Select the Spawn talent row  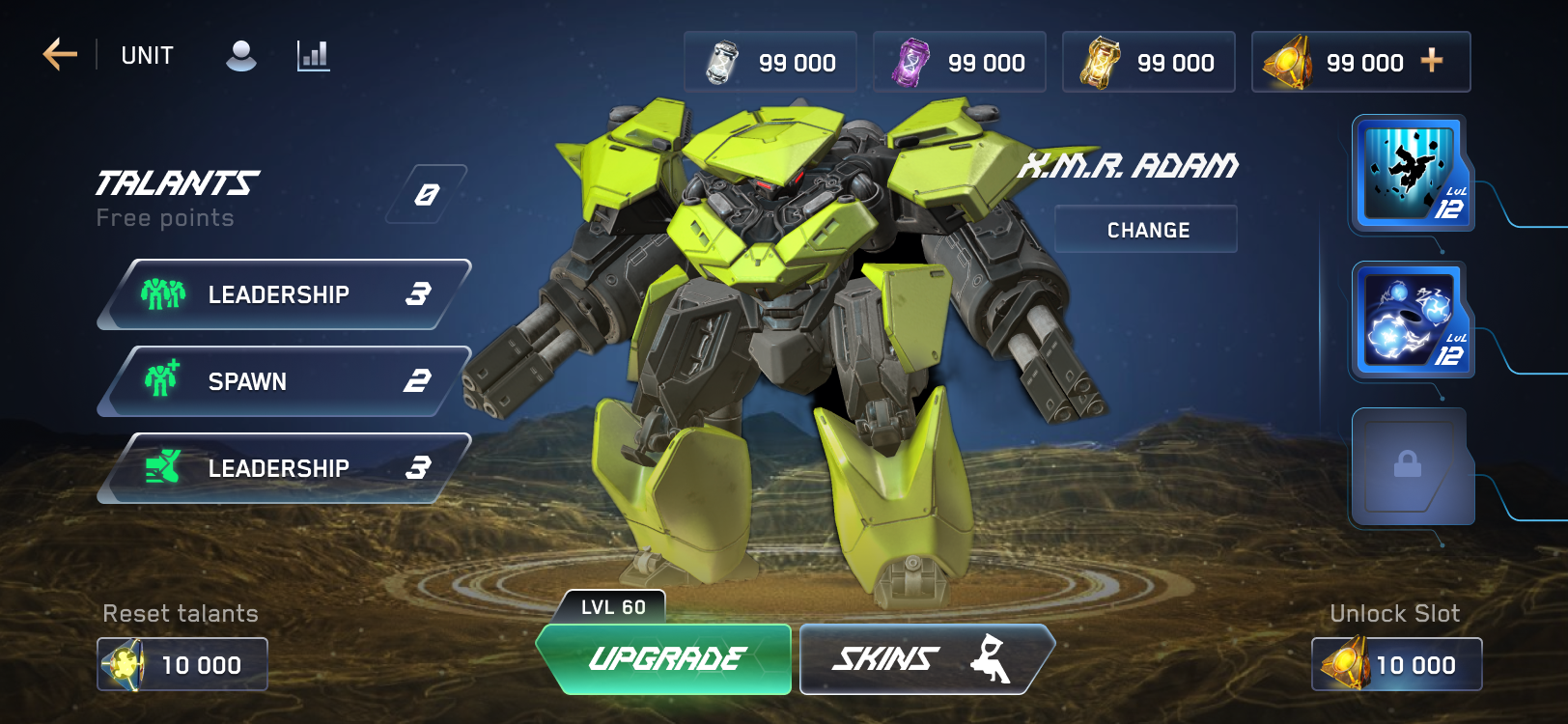284,381
